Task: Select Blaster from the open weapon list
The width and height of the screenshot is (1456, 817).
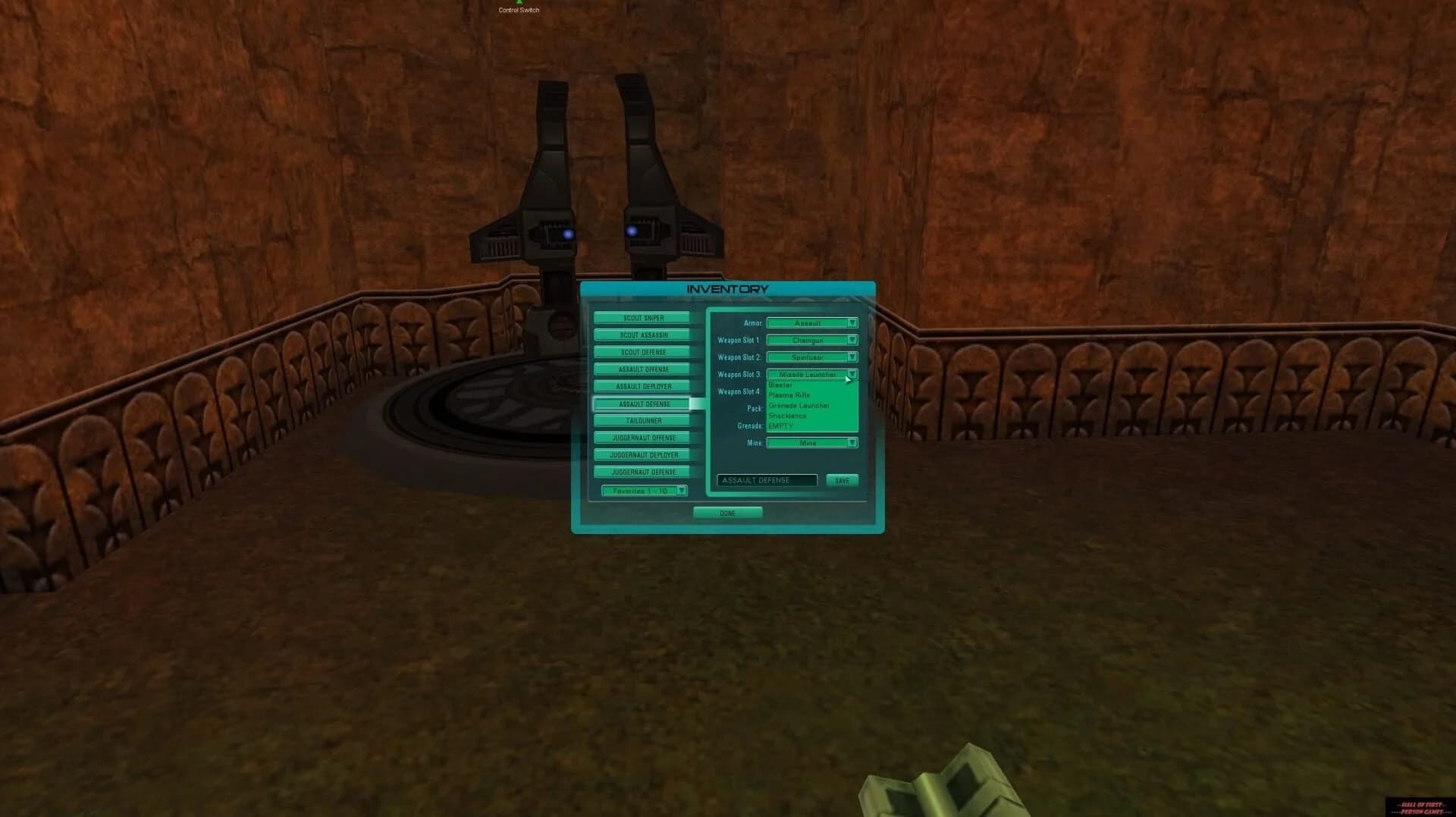Action: 781,385
